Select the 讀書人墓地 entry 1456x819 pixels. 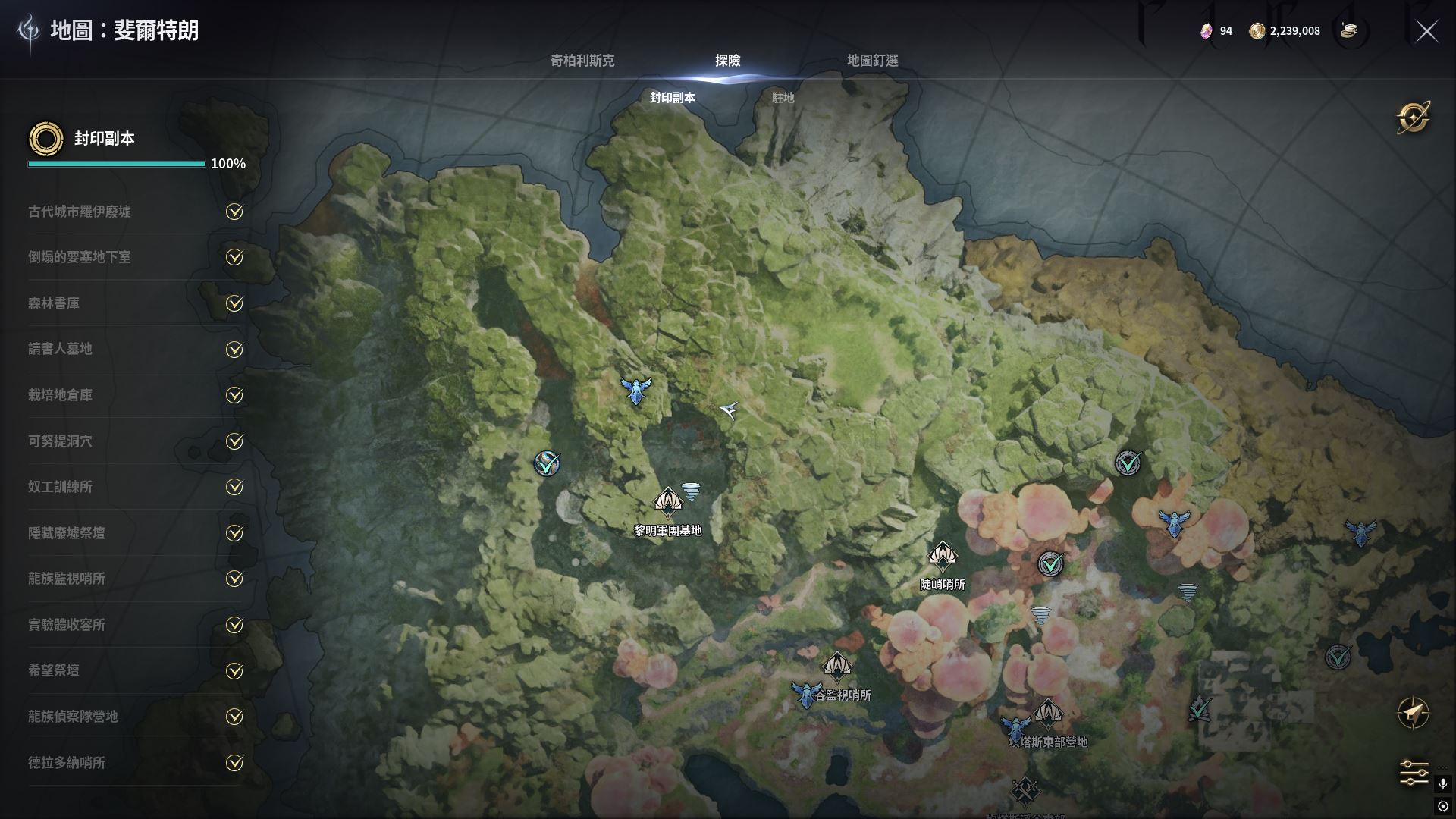click(x=60, y=349)
